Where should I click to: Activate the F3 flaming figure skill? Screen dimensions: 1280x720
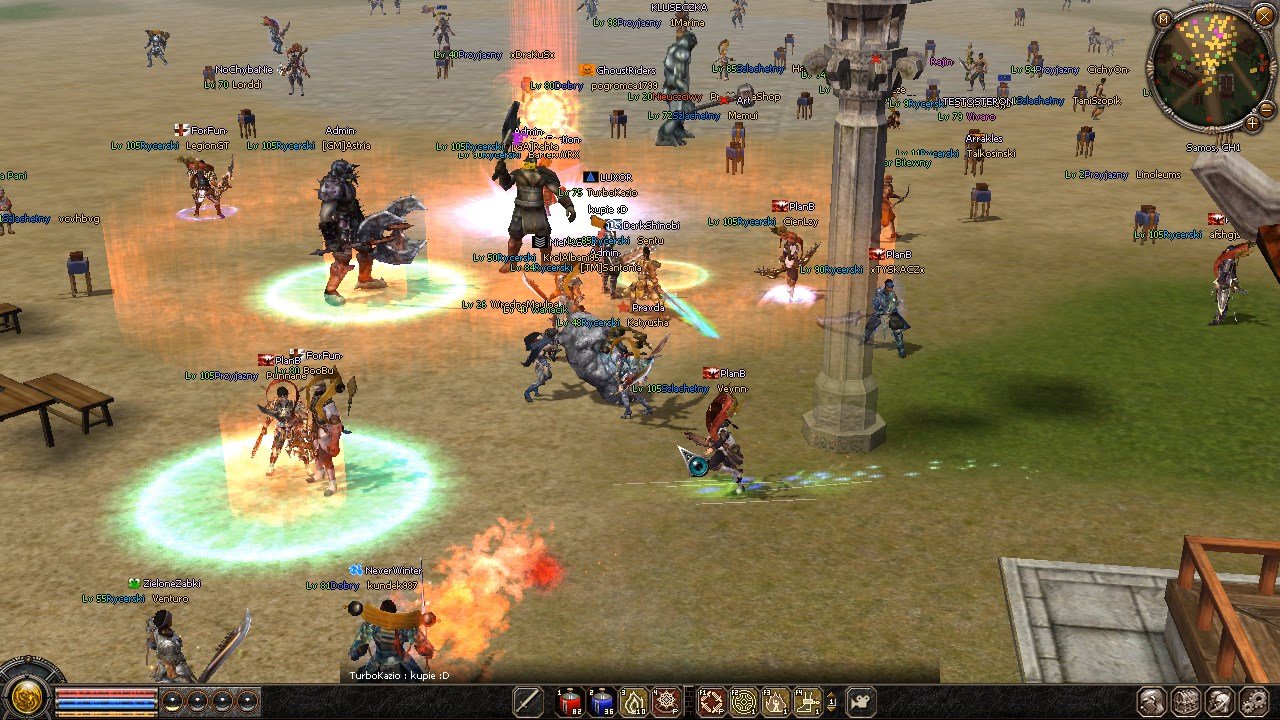coord(775,702)
